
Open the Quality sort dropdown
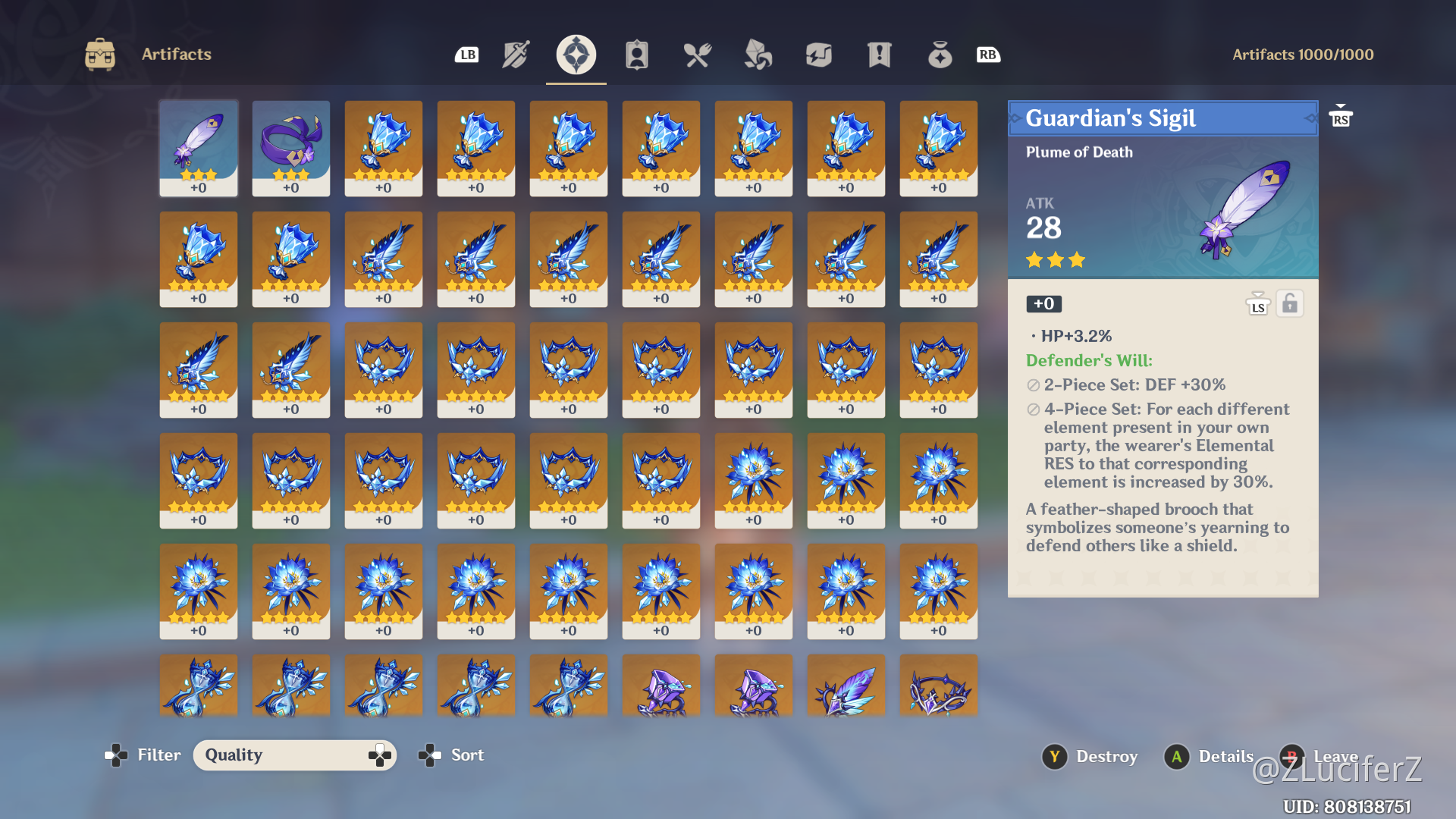click(x=295, y=755)
